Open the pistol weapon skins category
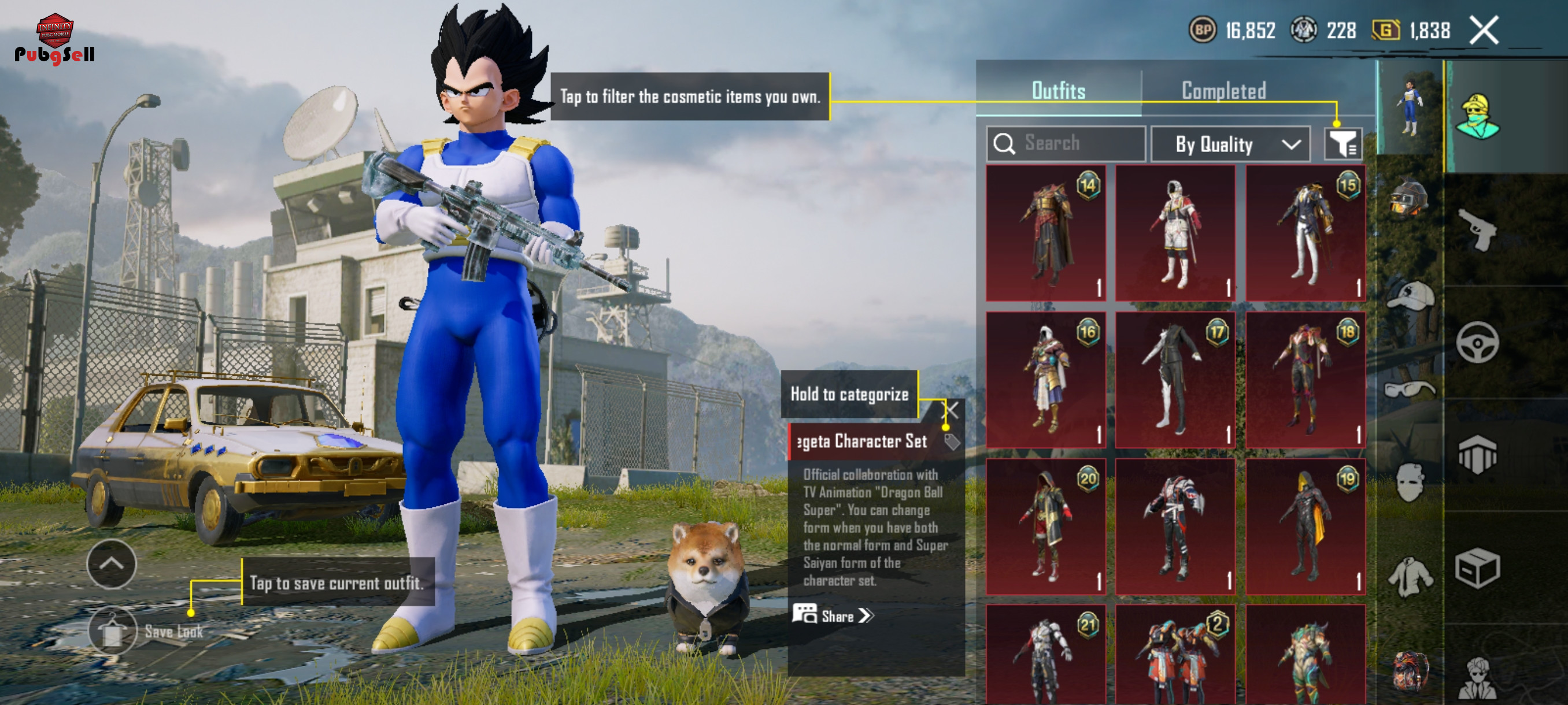The image size is (1568, 705). tap(1477, 230)
